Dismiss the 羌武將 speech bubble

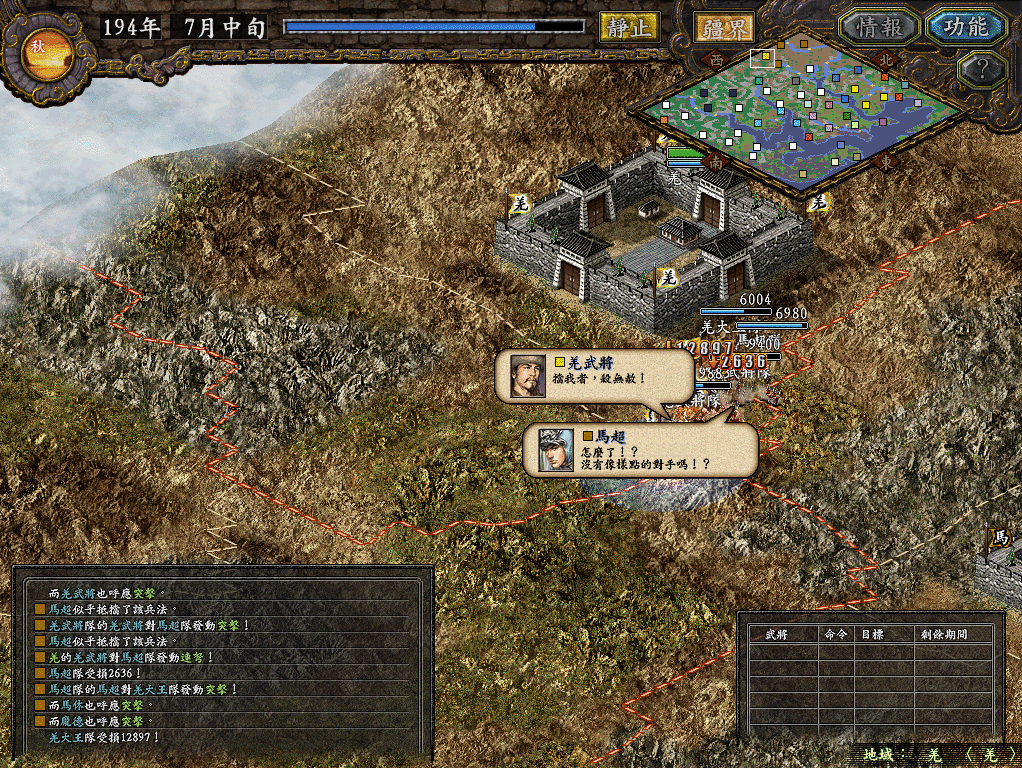tap(595, 375)
